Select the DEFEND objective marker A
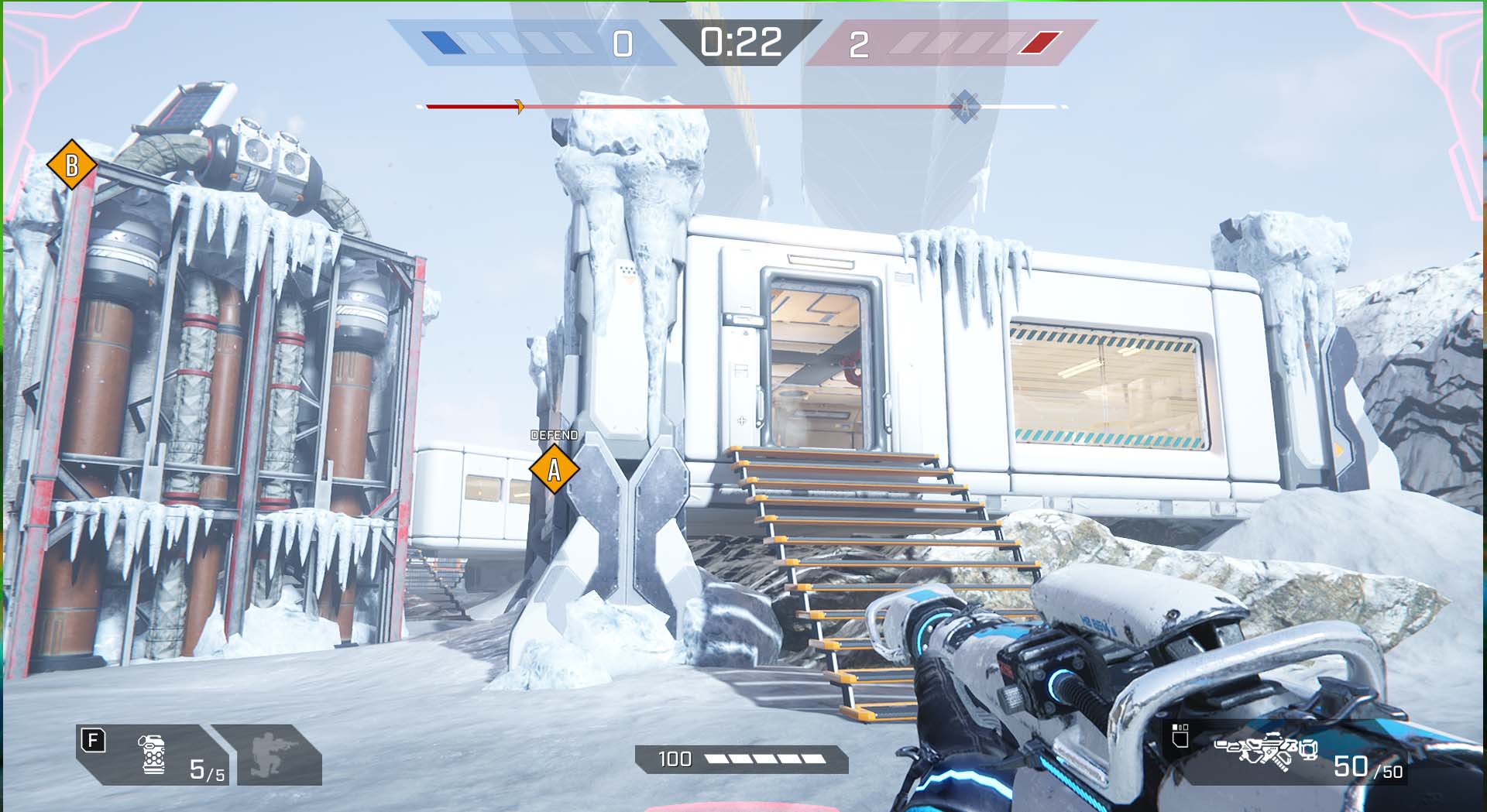This screenshot has height=812, width=1487. [554, 469]
